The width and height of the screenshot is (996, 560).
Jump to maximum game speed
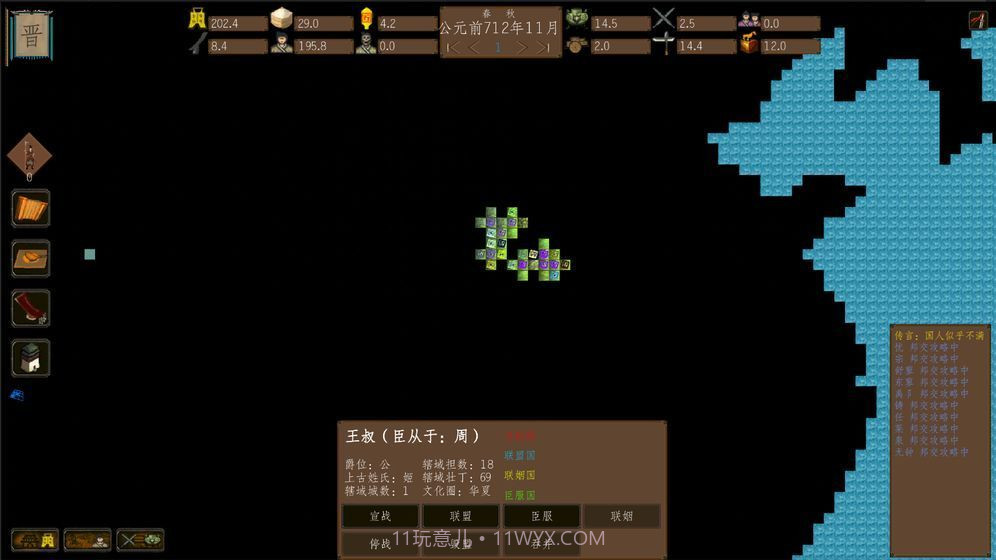pyautogui.click(x=543, y=47)
